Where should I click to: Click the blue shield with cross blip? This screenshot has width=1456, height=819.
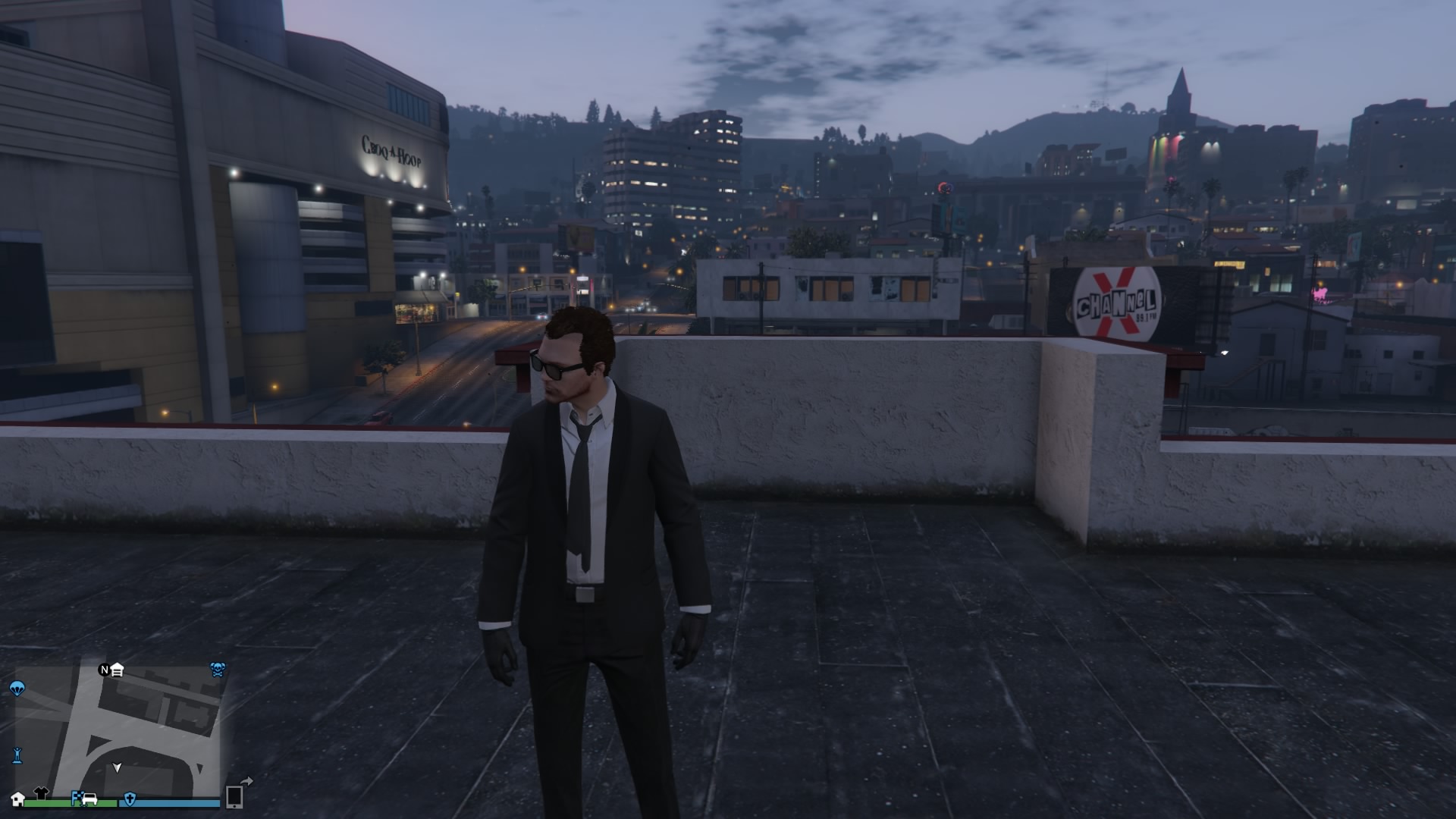[130, 798]
